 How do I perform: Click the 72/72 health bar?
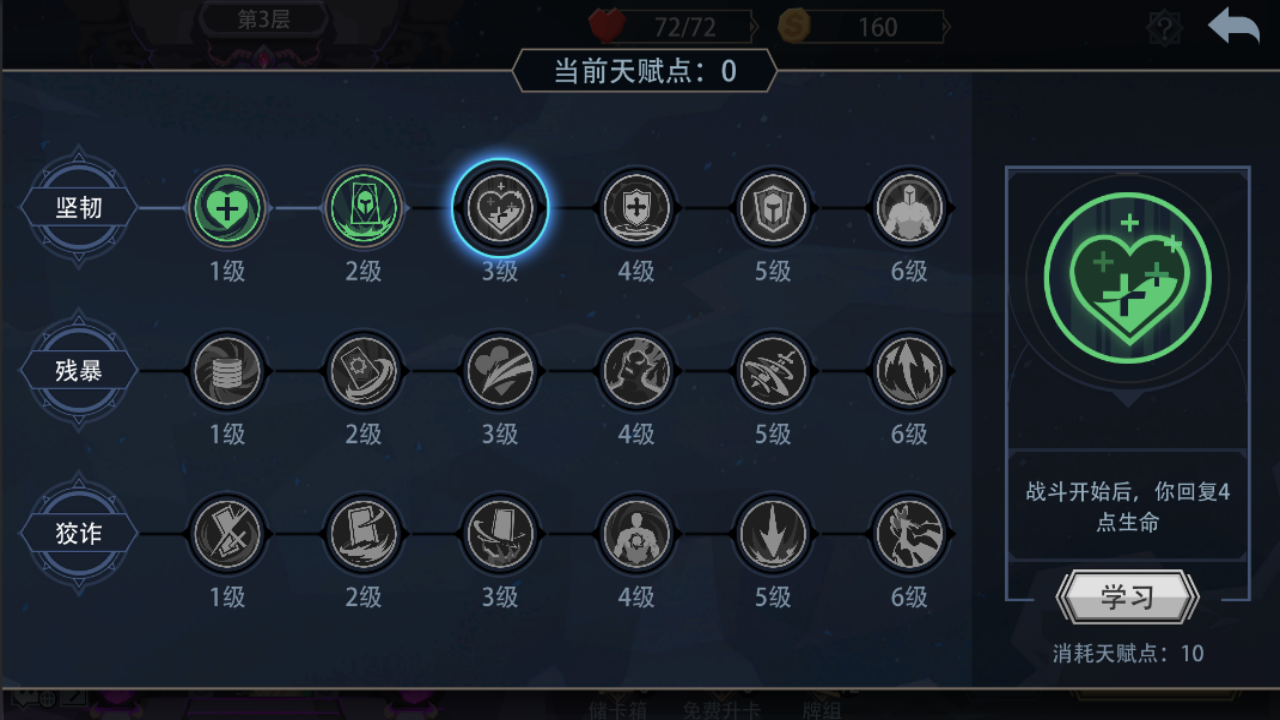[x=685, y=27]
